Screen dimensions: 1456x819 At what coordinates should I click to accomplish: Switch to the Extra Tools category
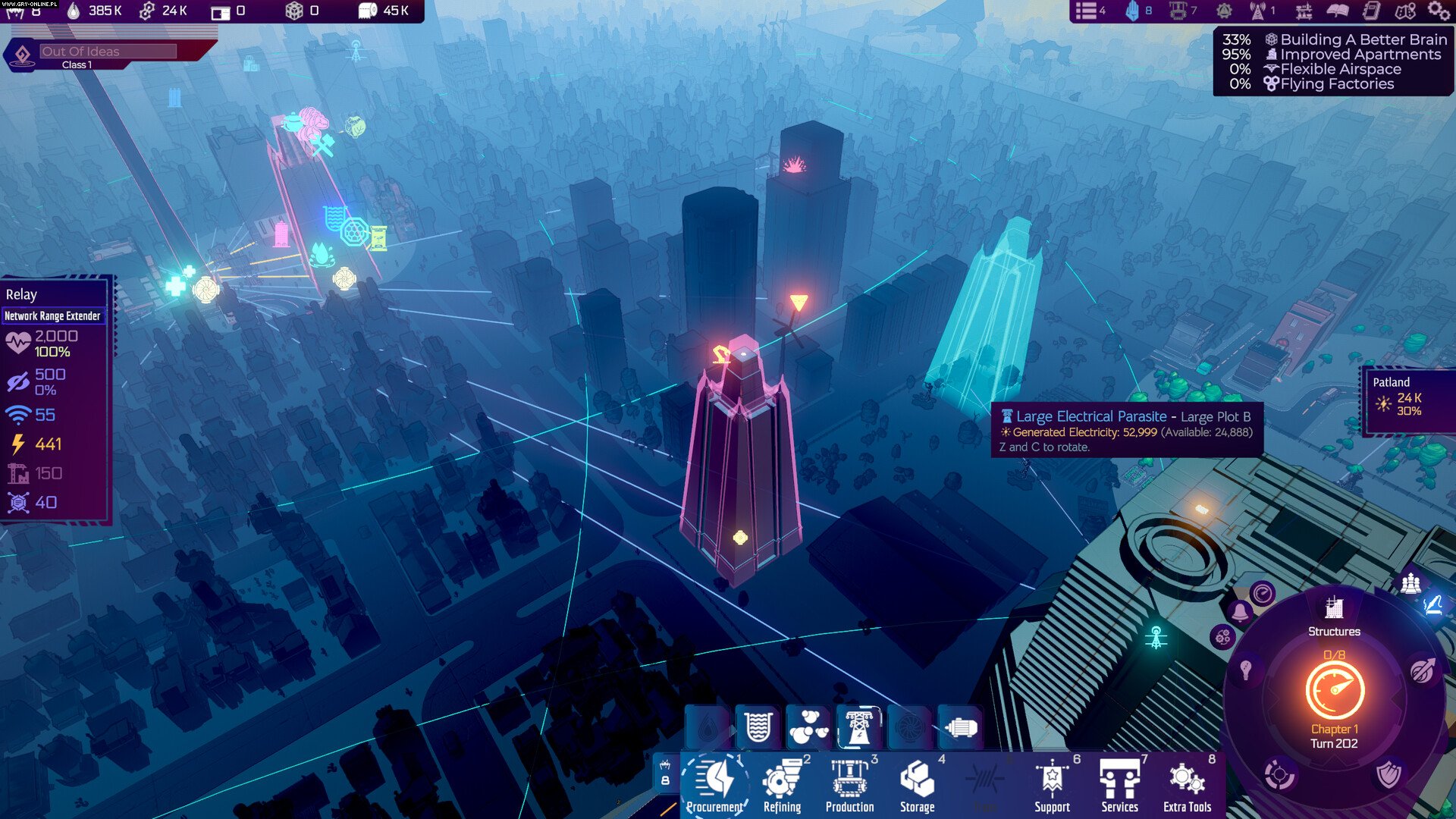(x=1187, y=785)
